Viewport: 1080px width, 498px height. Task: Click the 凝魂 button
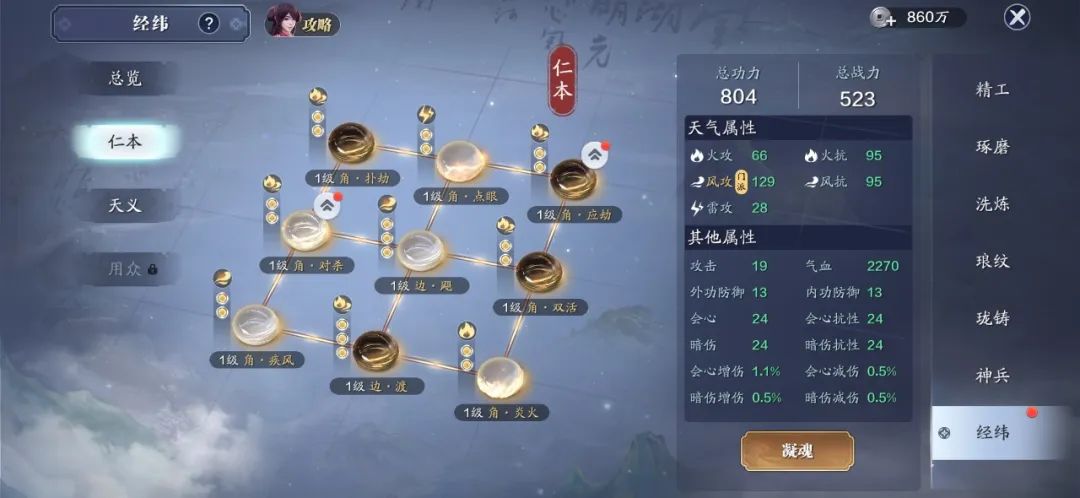(797, 451)
